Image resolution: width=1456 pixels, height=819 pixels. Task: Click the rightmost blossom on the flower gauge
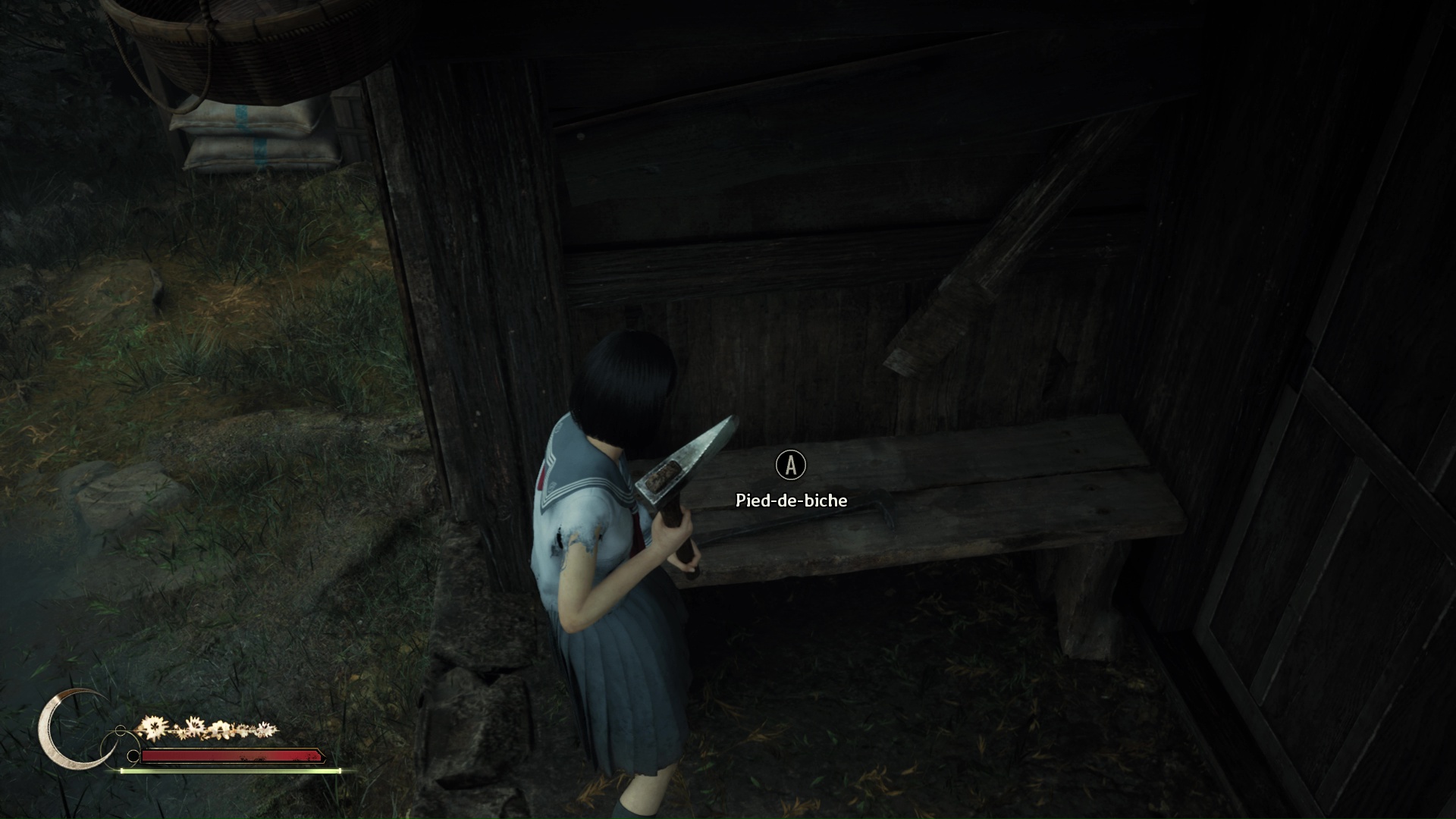click(267, 730)
